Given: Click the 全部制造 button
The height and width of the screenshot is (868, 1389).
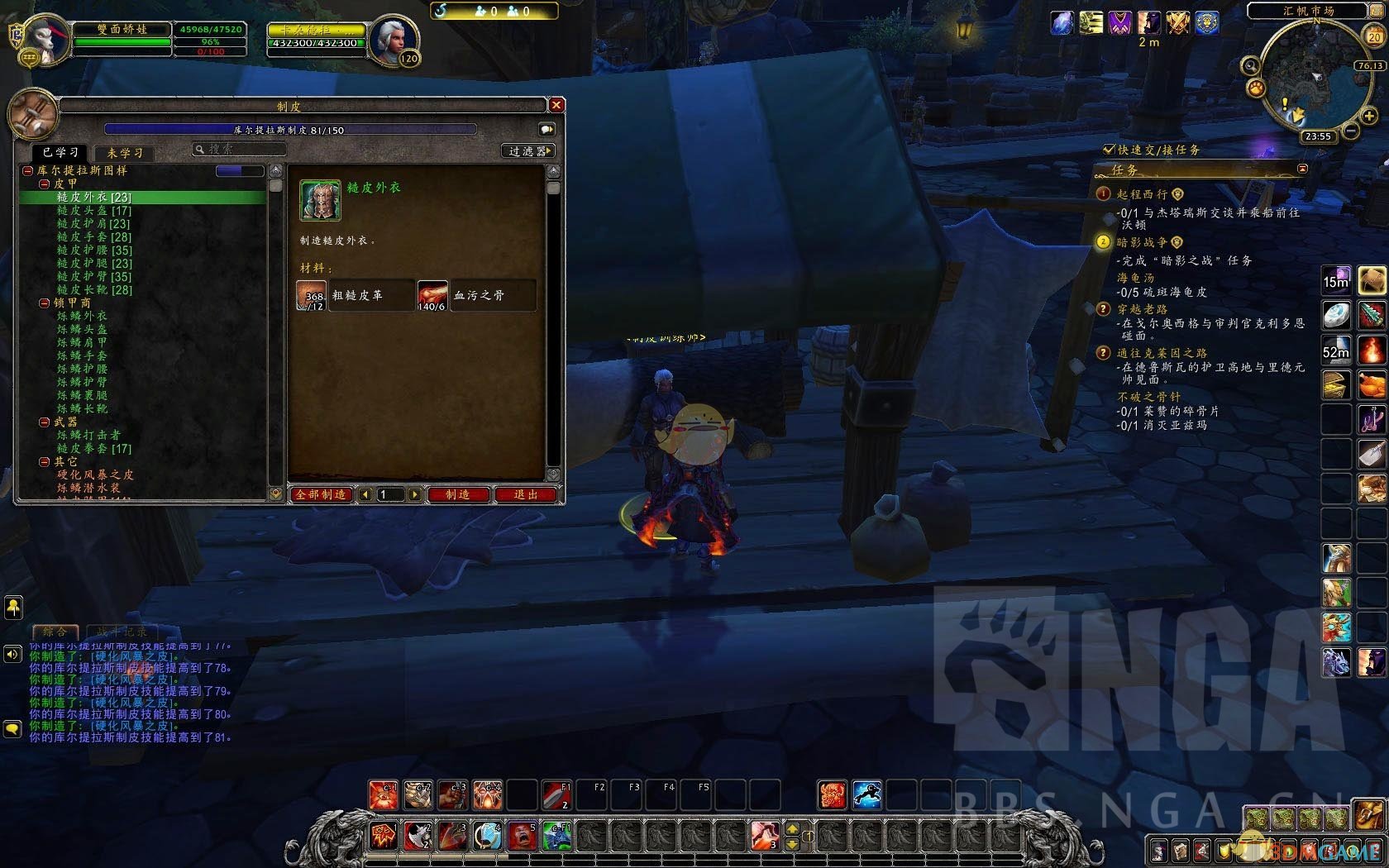Looking at the screenshot, I should (x=321, y=494).
